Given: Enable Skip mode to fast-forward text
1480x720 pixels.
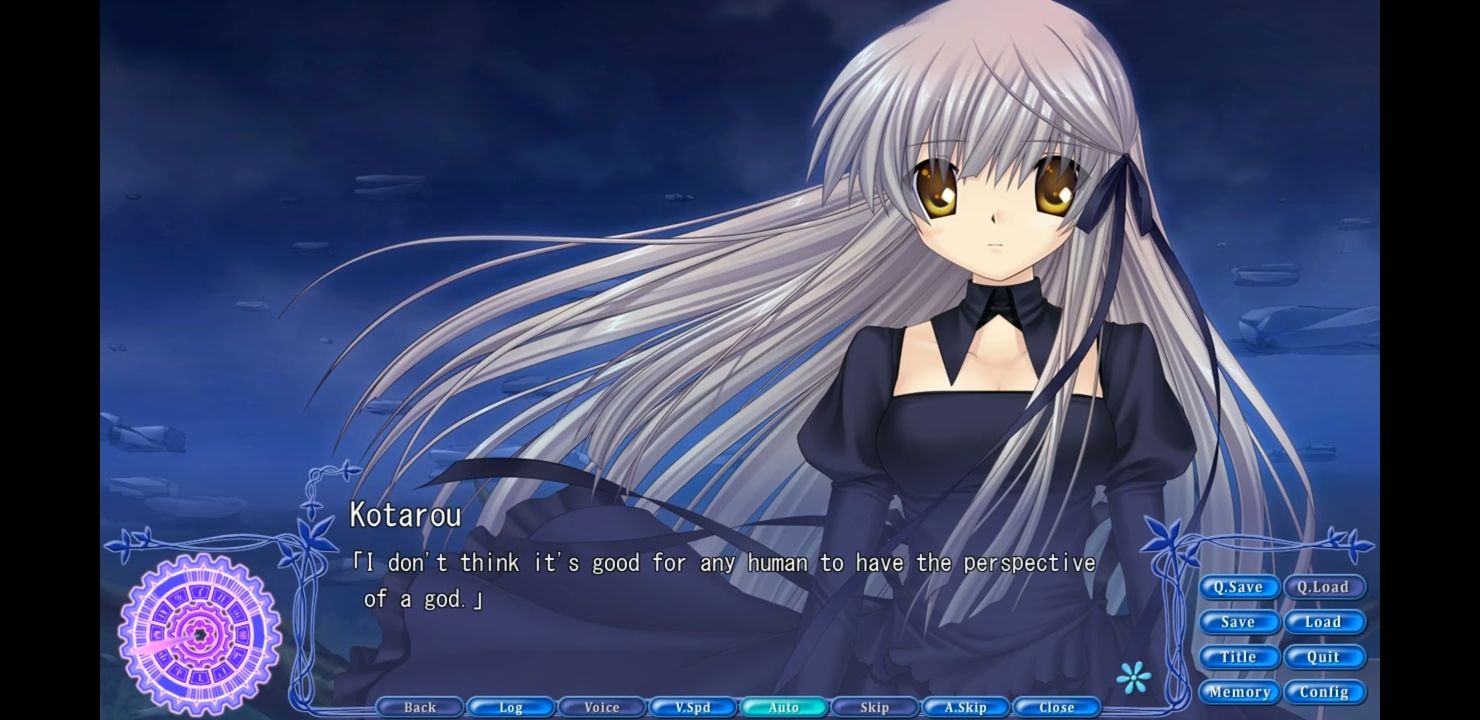Looking at the screenshot, I should pyautogui.click(x=874, y=707).
